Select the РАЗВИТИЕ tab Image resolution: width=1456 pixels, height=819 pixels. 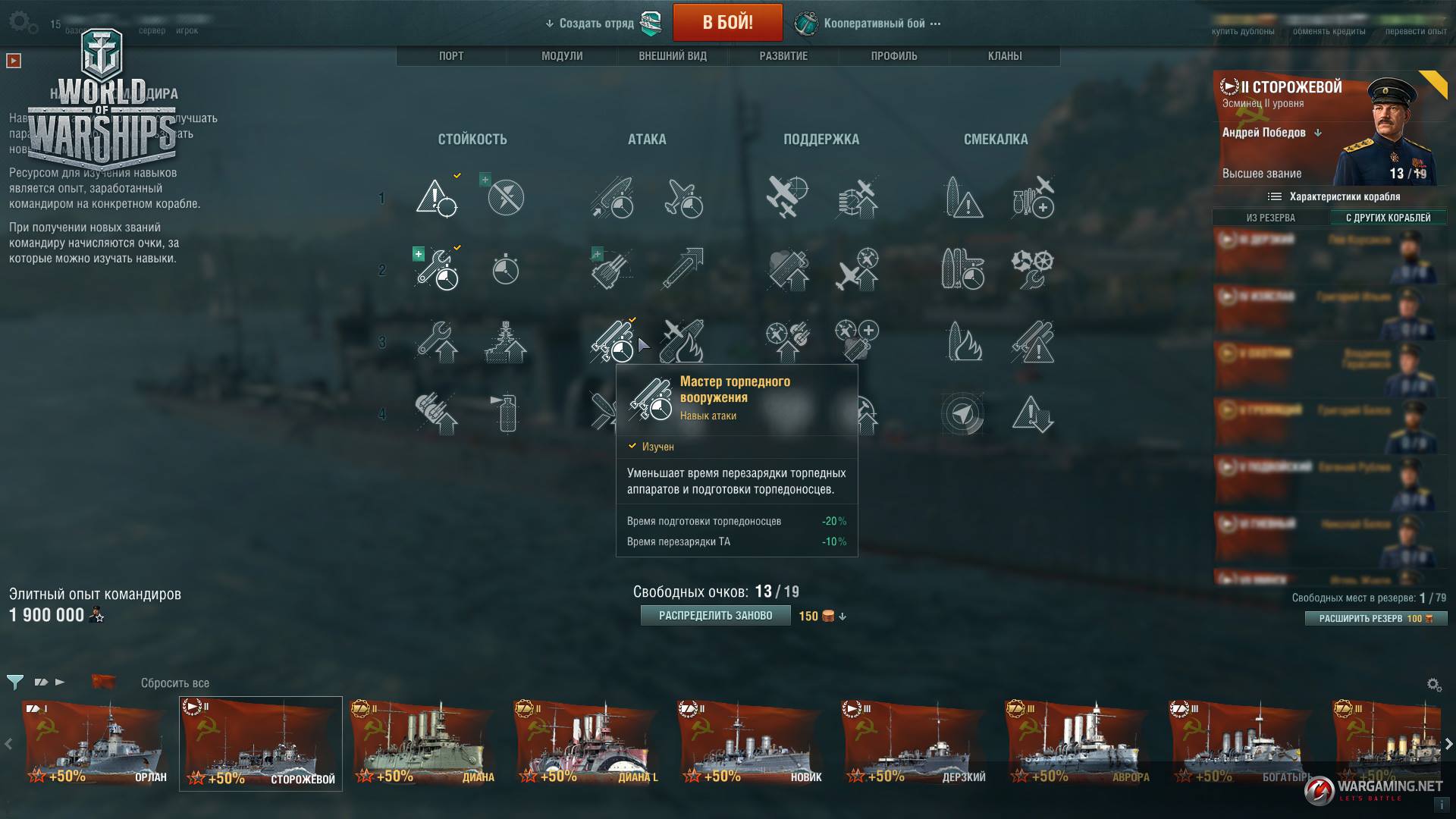click(783, 56)
